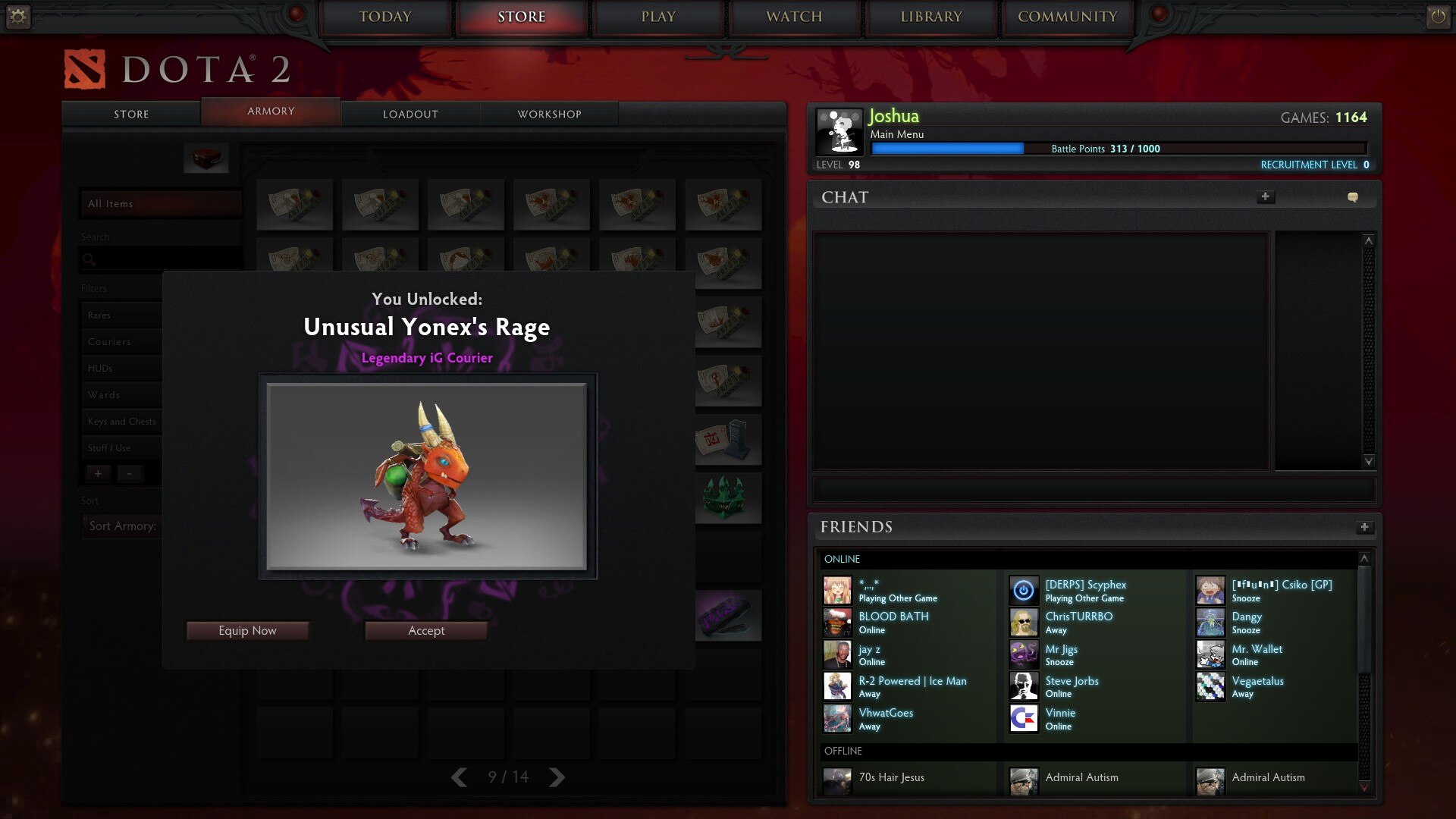Switch to the PLAY tab
1456x819 pixels.
[658, 17]
